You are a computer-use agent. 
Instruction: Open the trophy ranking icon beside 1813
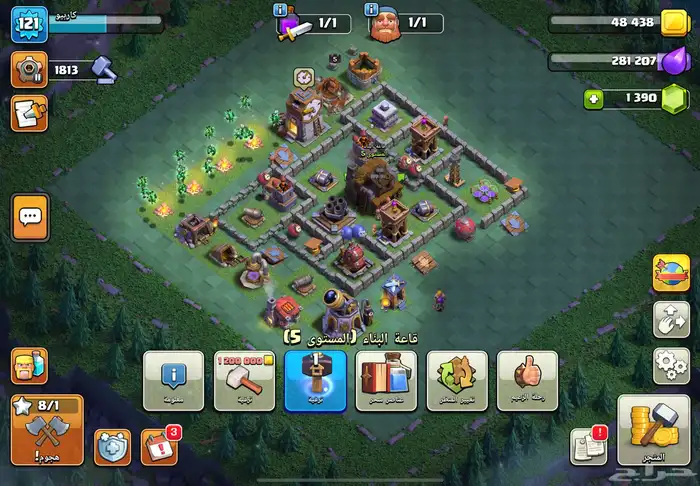[x=29, y=68]
